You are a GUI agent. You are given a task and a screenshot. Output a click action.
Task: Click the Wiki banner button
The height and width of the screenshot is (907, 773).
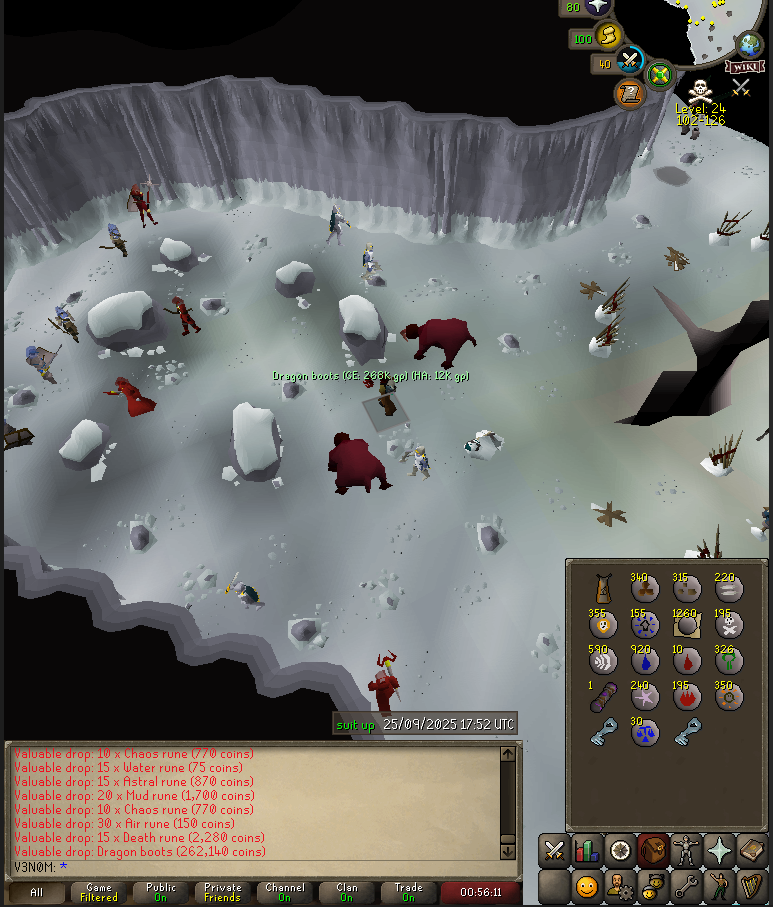click(741, 67)
